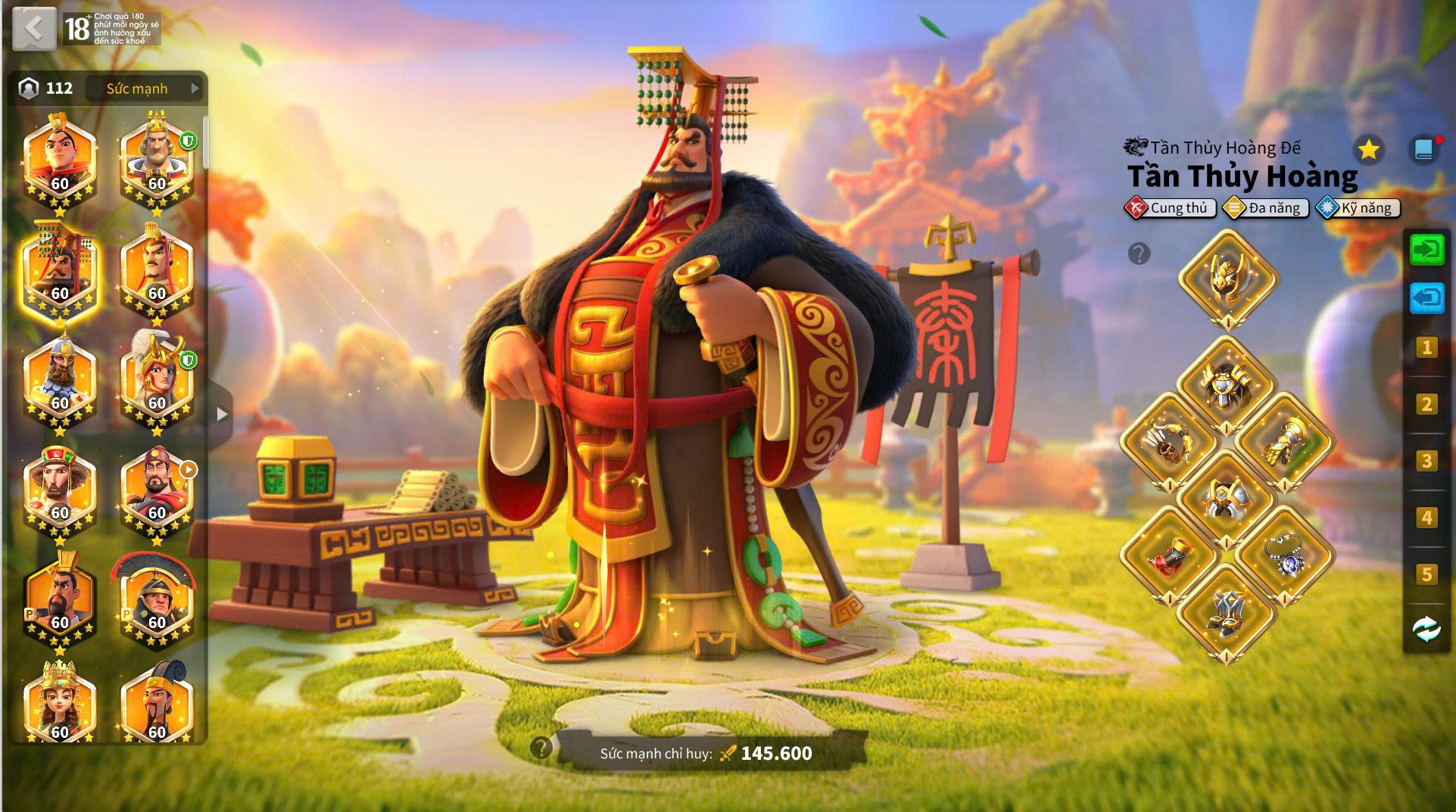The width and height of the screenshot is (1456, 812).
Task: Open the blue book icon
Action: click(x=1423, y=150)
